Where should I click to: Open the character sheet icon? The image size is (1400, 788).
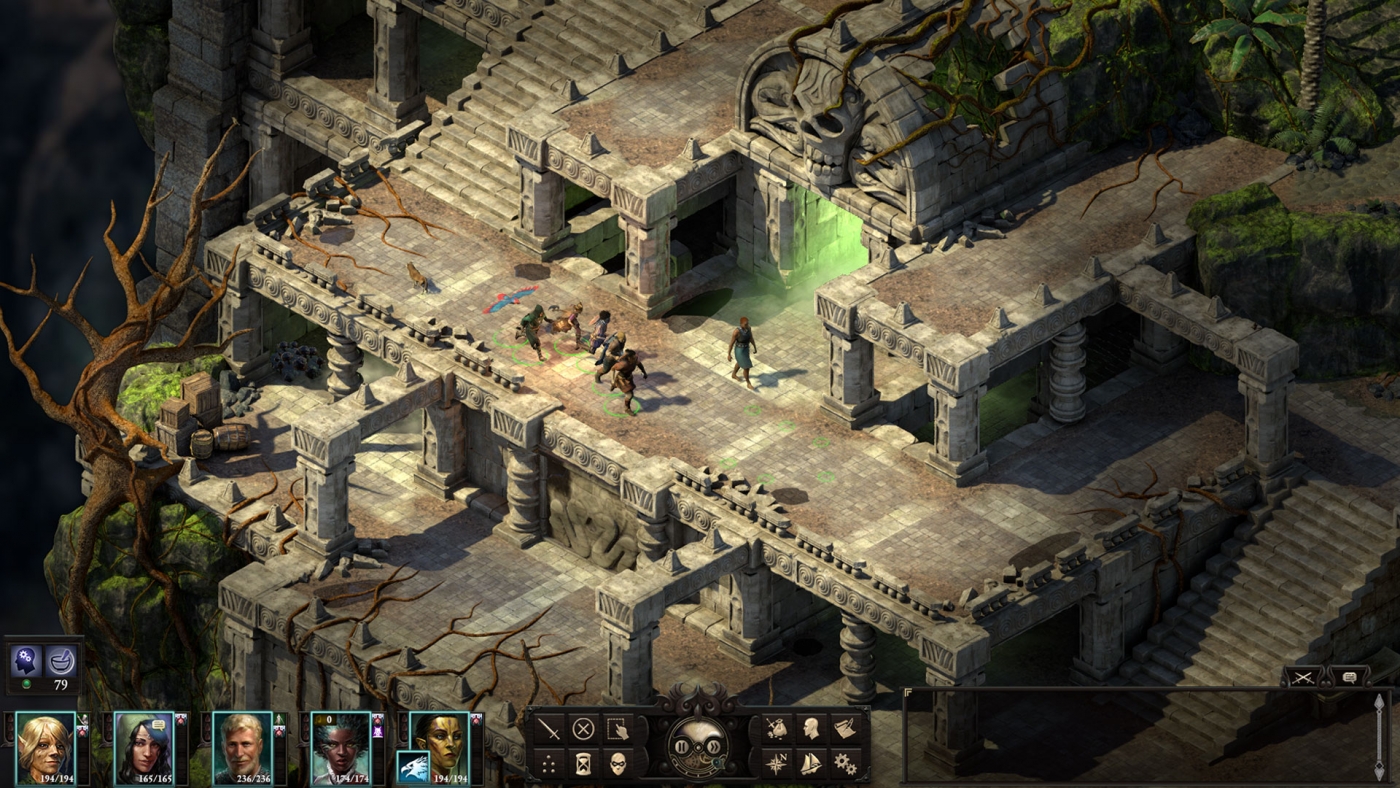click(x=812, y=727)
